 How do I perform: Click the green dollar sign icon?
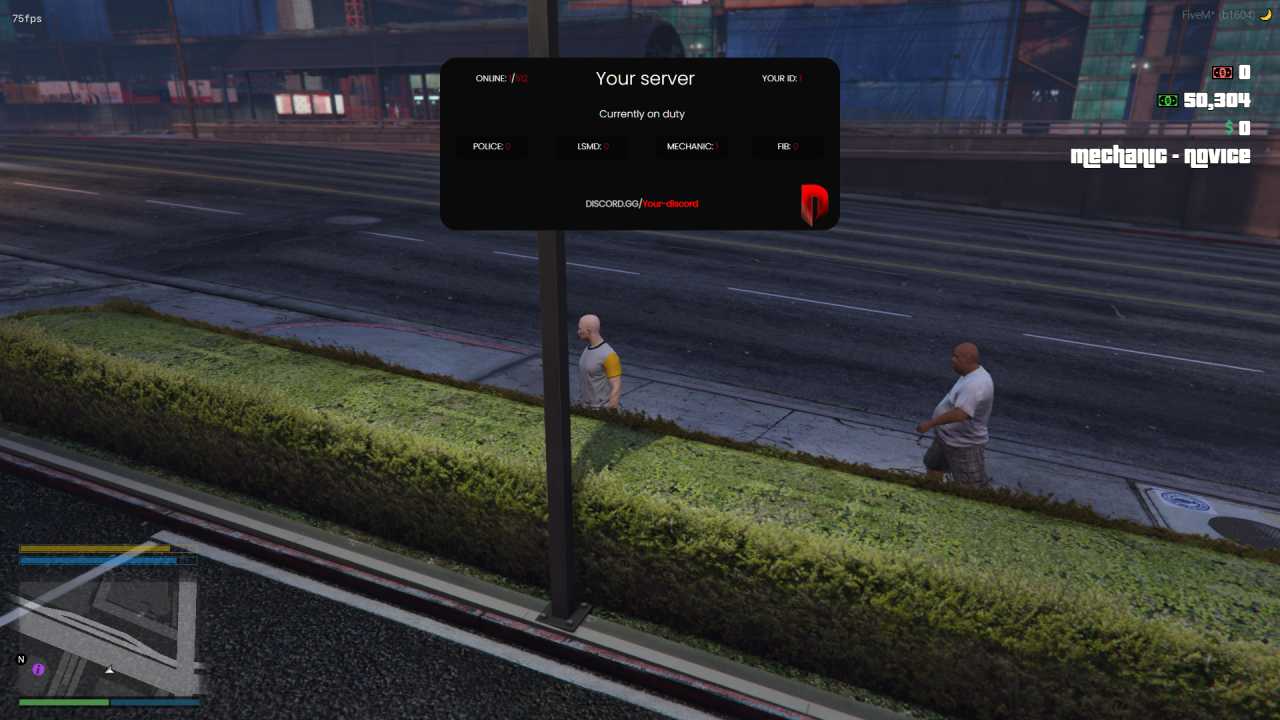pyautogui.click(x=1229, y=128)
